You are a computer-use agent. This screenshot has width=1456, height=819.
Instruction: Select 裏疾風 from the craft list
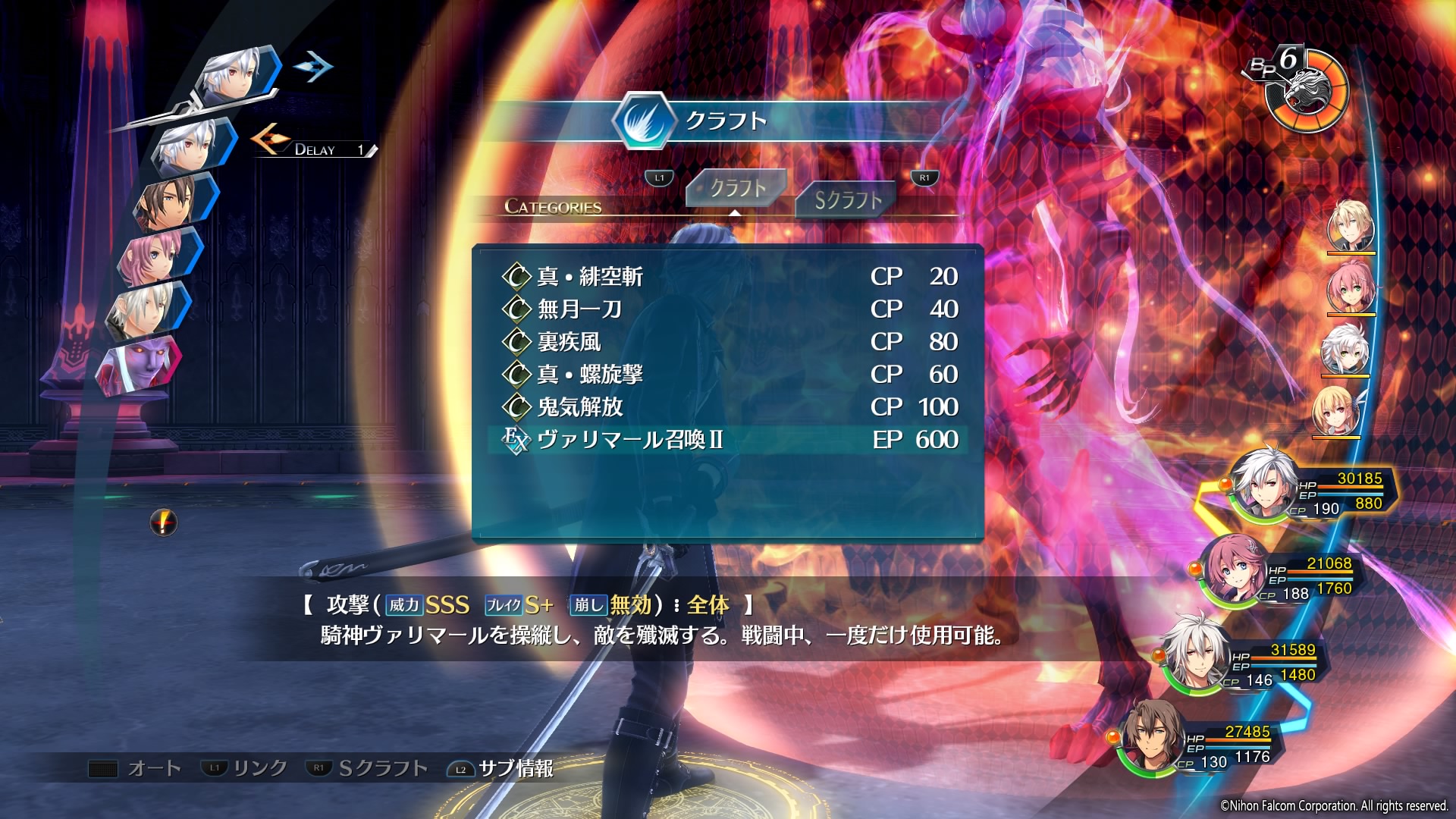pos(569,342)
